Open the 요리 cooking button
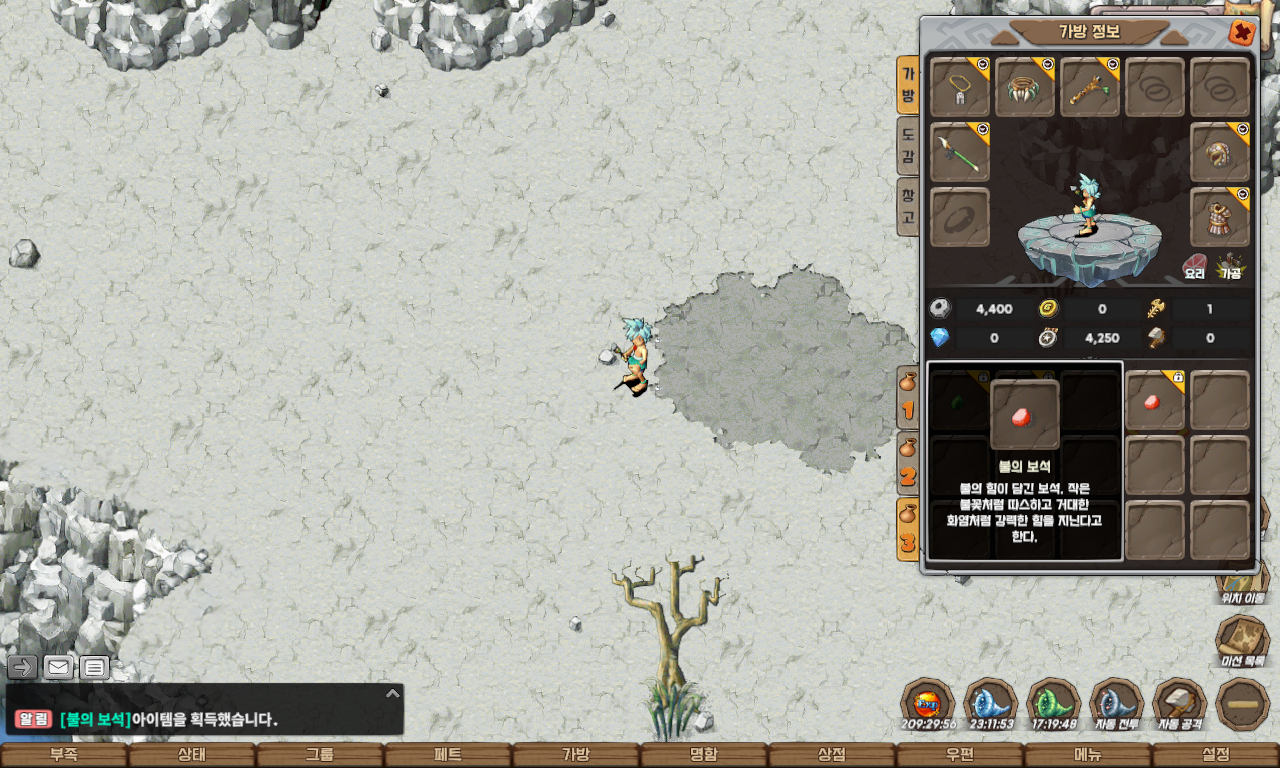This screenshot has height=768, width=1280. point(1194,267)
